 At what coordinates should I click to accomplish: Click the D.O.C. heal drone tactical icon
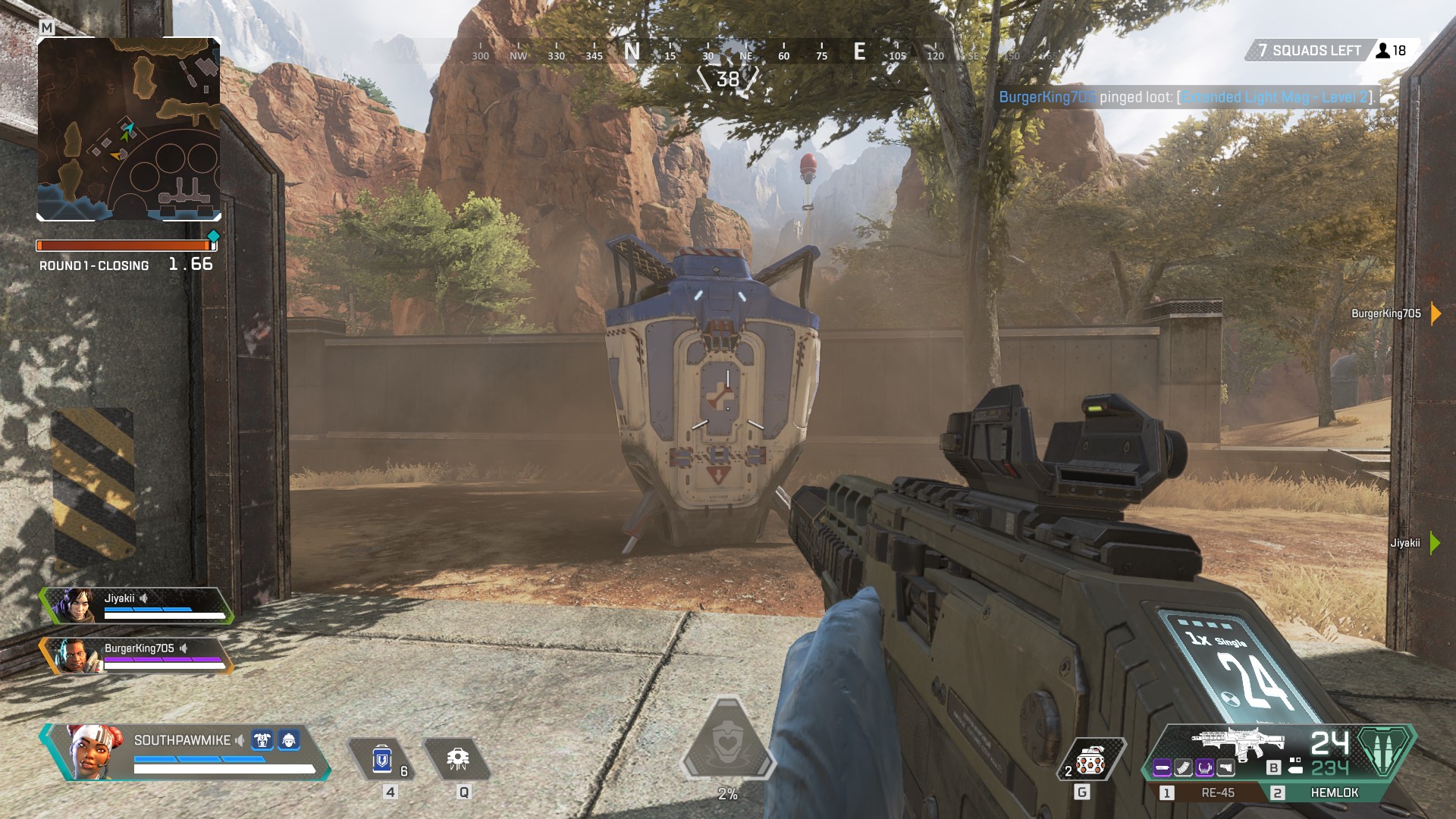point(459,758)
